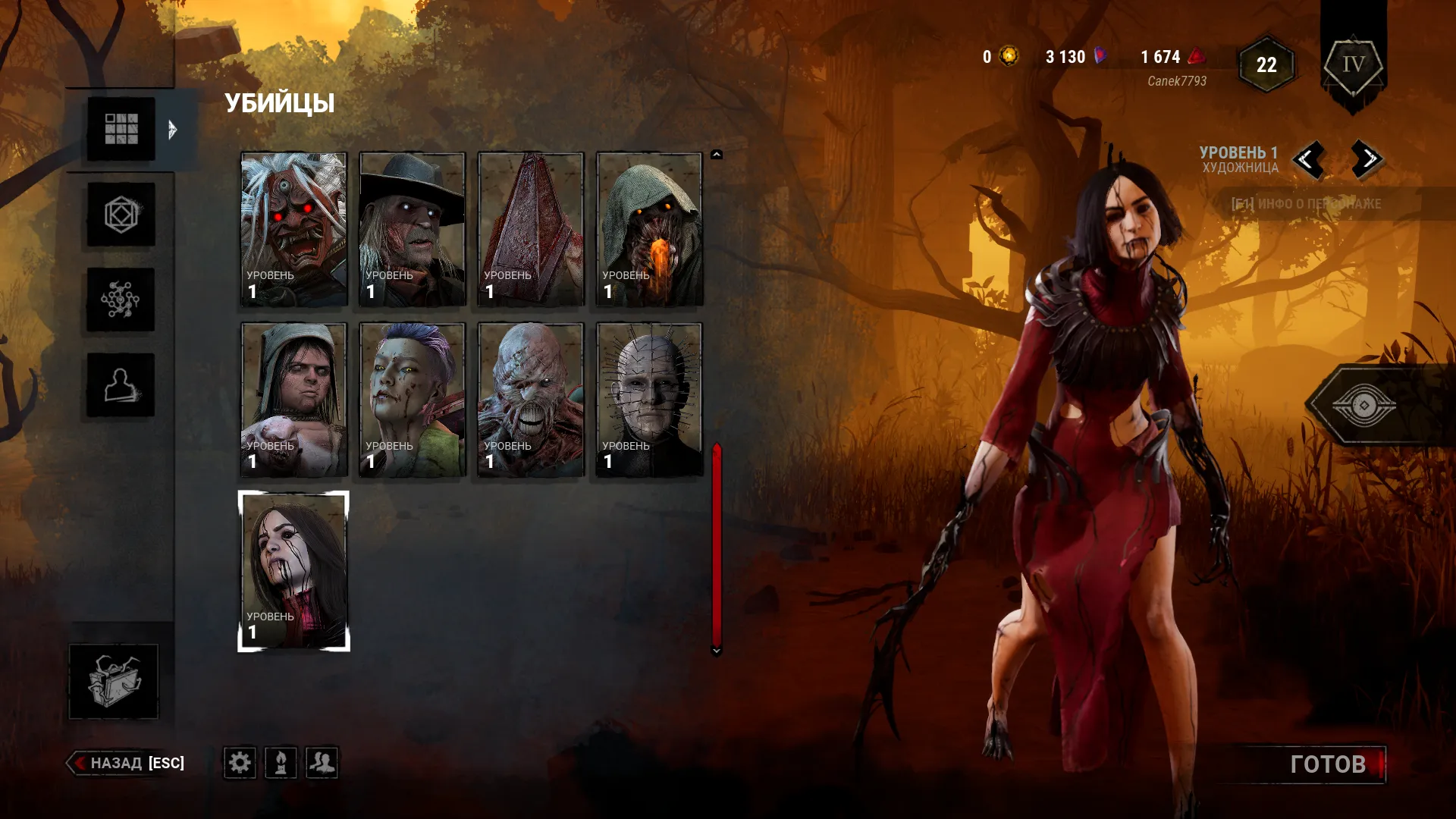This screenshot has width=1456, height=819.
Task: Open the ИНФО О ПЕРСОНАЖЕ character info
Action: pos(1306,204)
